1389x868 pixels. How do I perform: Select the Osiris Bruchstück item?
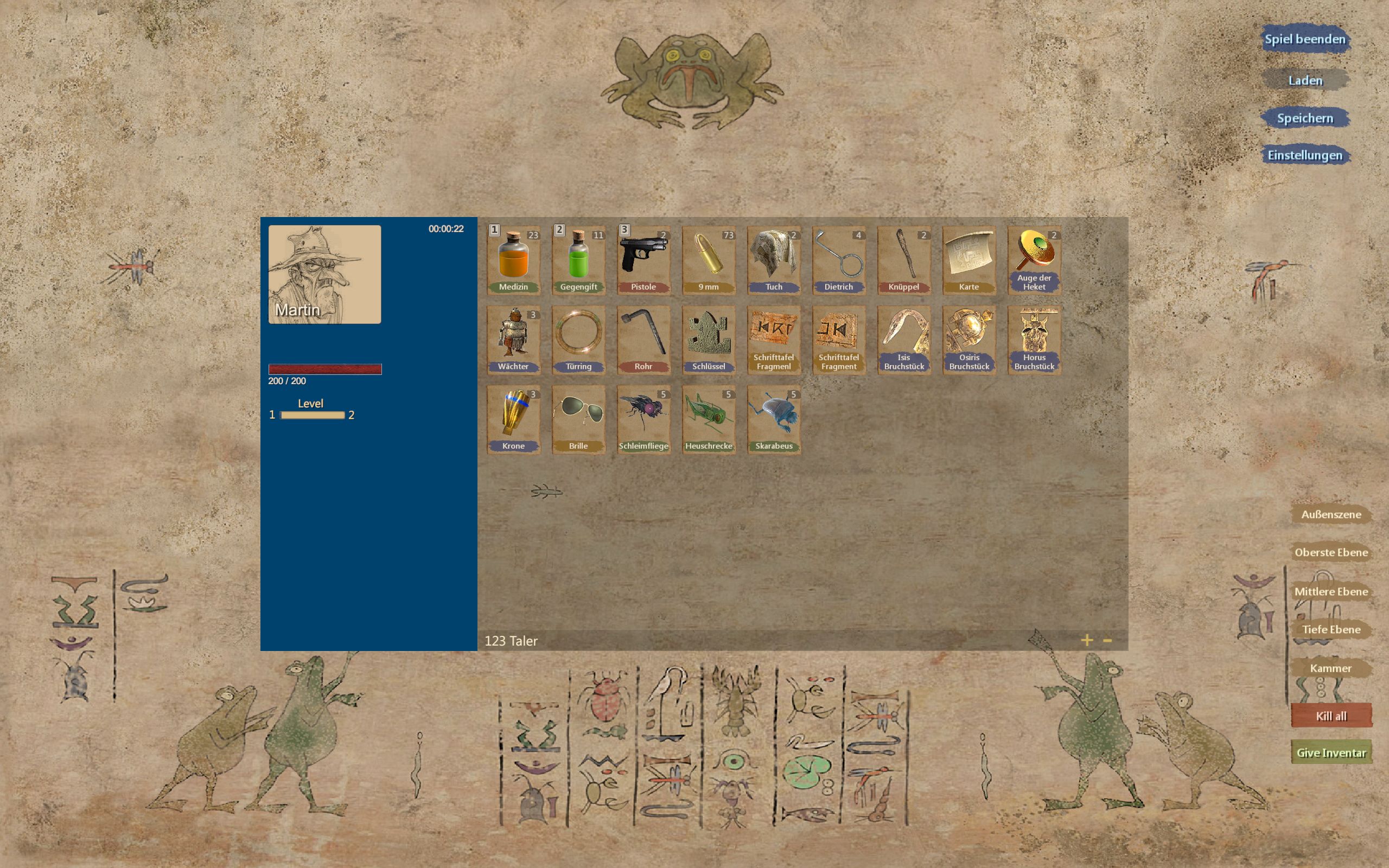pos(969,340)
